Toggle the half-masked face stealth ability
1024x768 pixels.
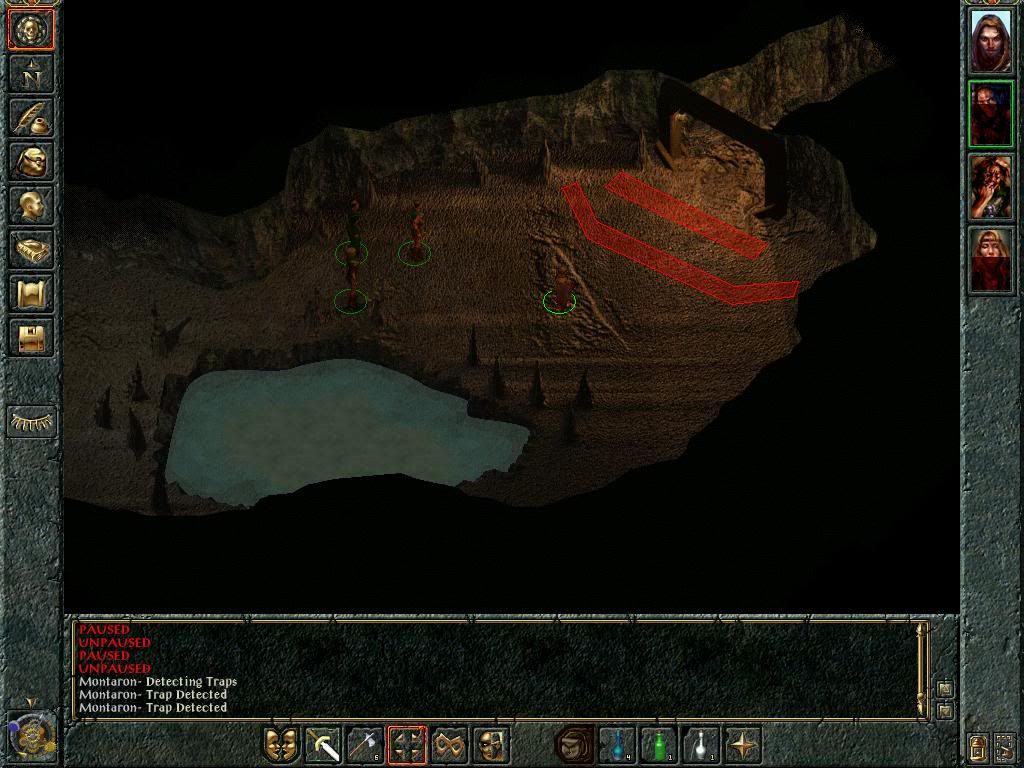491,745
